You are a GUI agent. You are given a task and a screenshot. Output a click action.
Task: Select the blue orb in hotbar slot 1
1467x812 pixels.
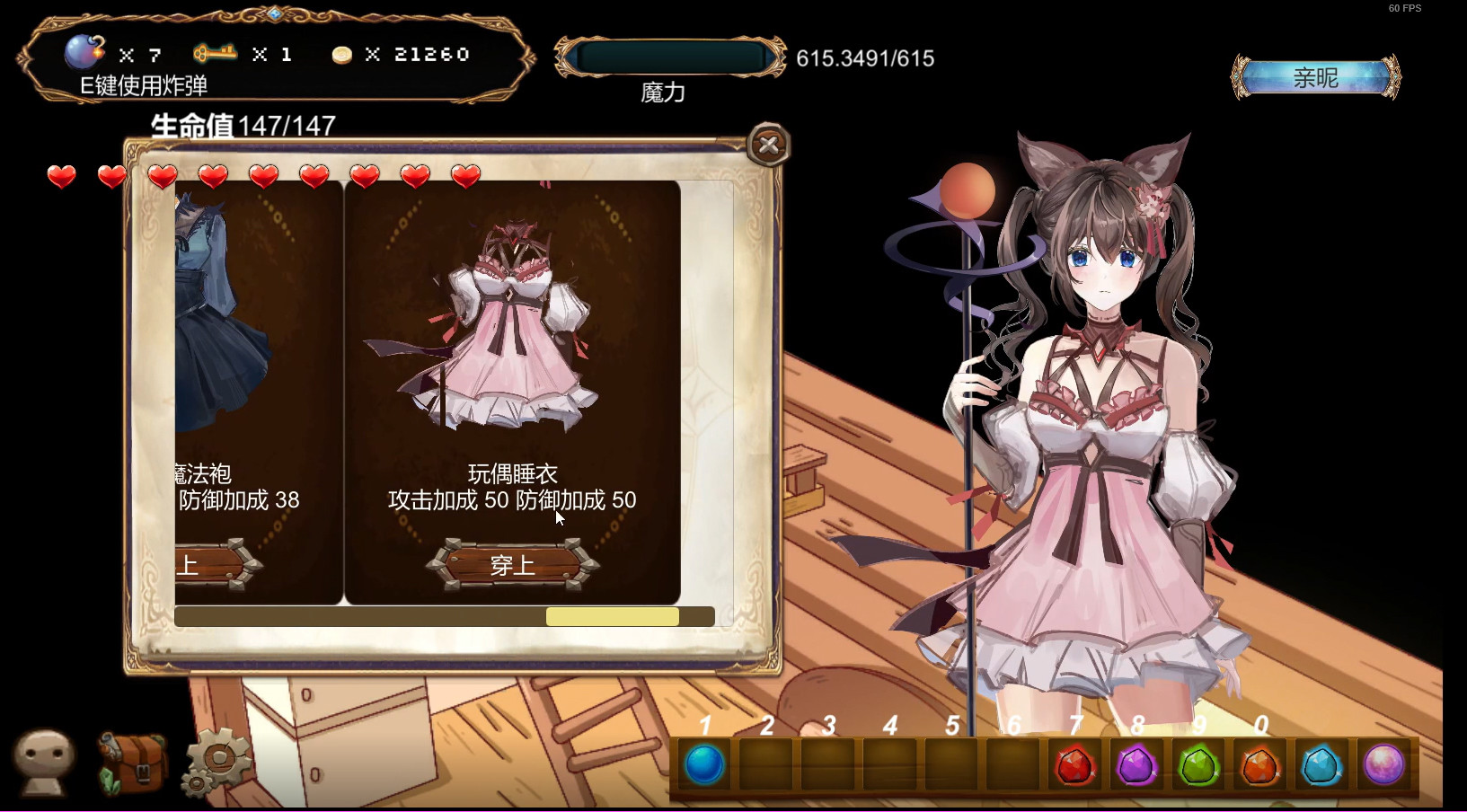704,765
